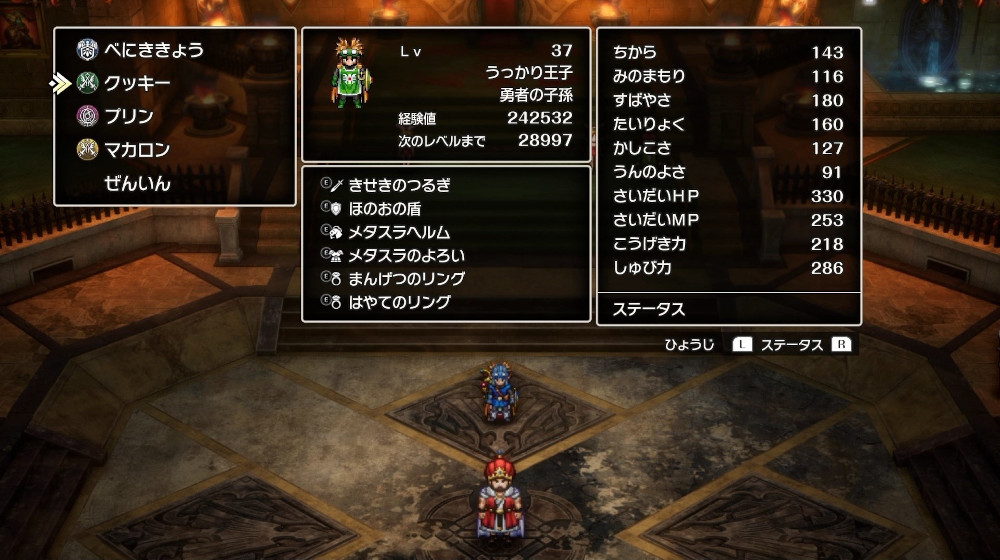Select the まんげつのリング accessory

click(406, 279)
